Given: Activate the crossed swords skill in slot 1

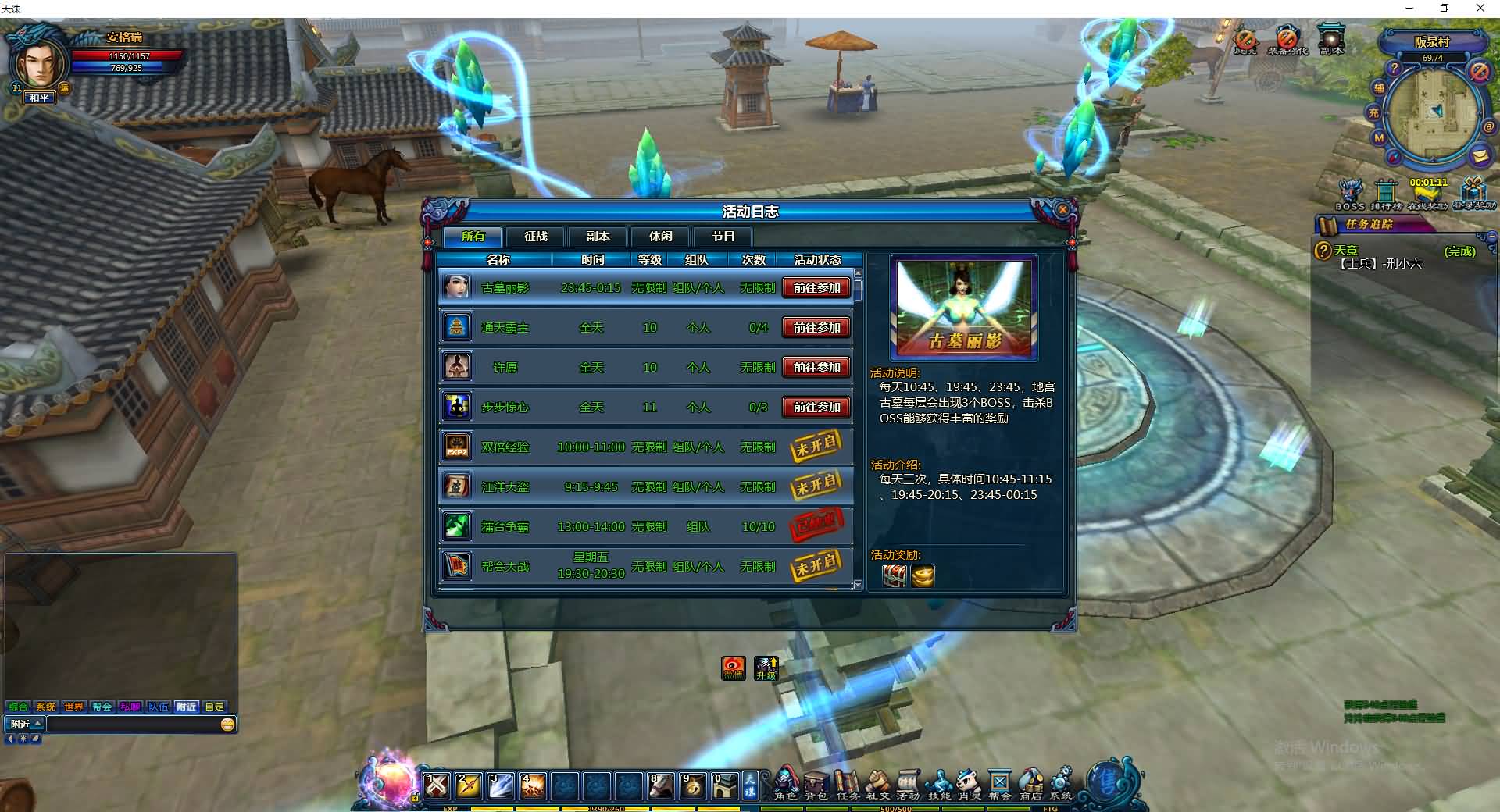Looking at the screenshot, I should (437, 785).
